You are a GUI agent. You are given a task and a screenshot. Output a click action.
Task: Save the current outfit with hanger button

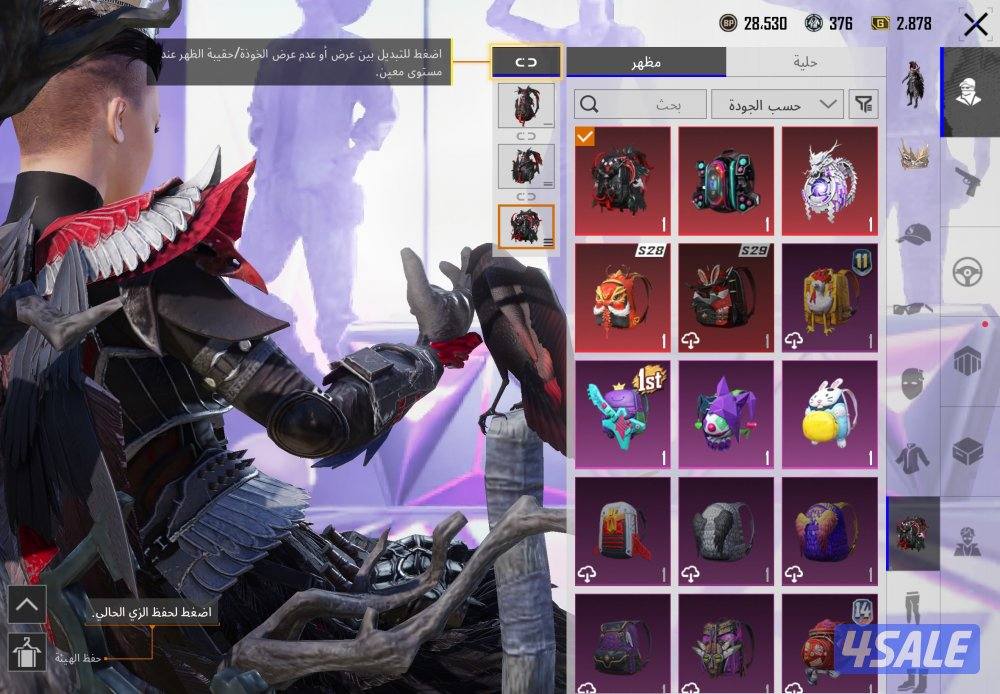(26, 651)
